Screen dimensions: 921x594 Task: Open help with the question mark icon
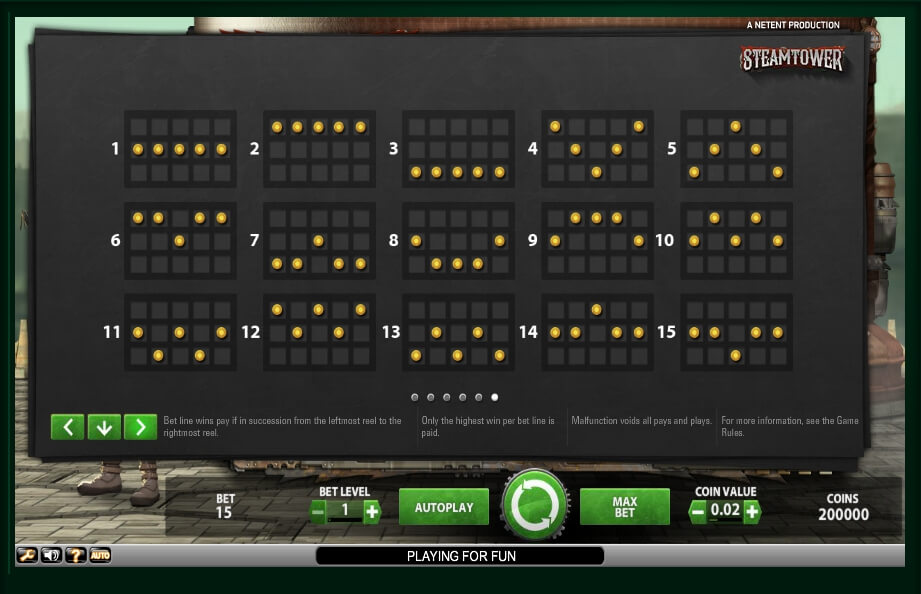point(75,555)
